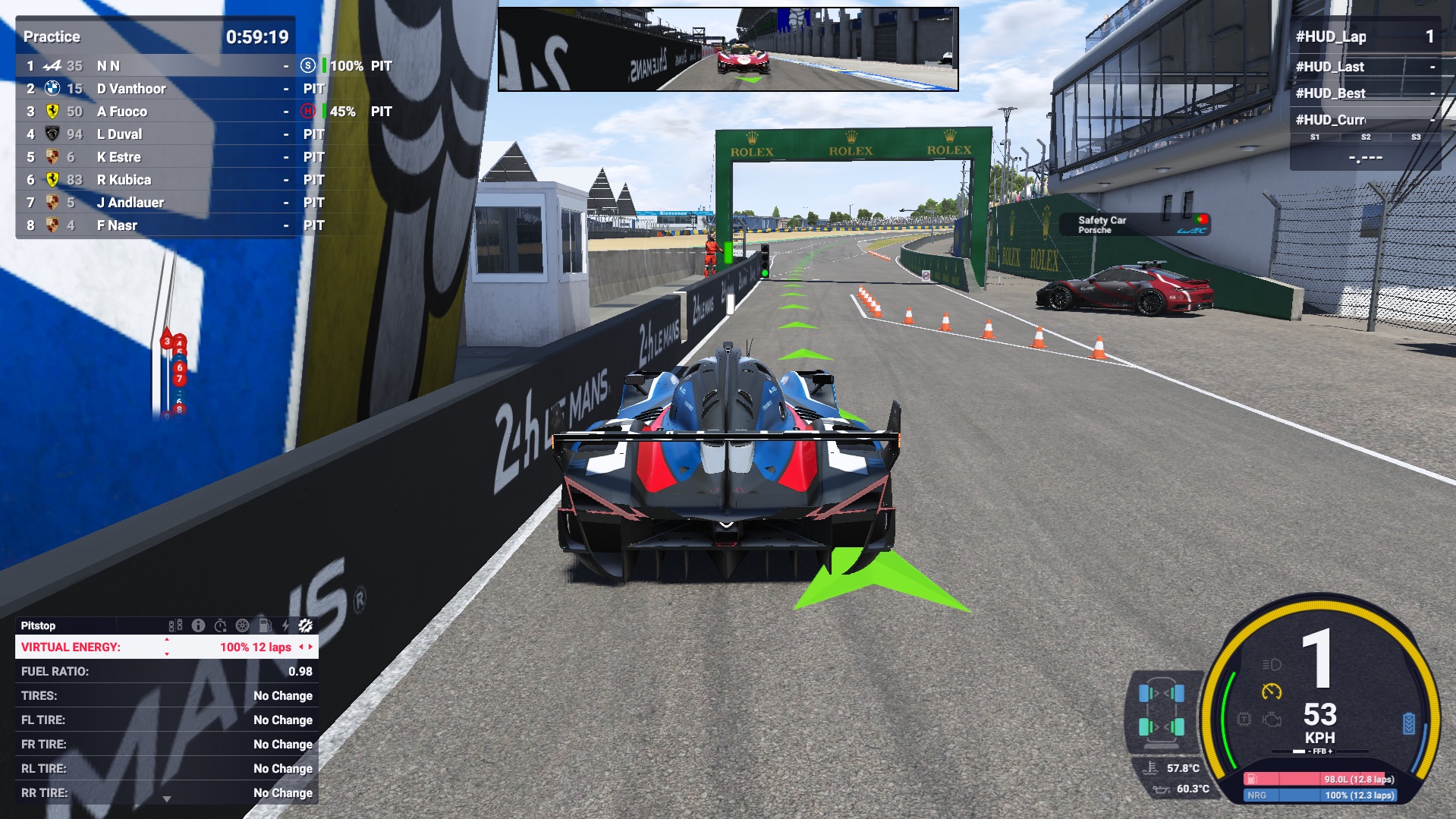The height and width of the screenshot is (819, 1456).
Task: Switch to the fuel pump tab
Action: 265,625
